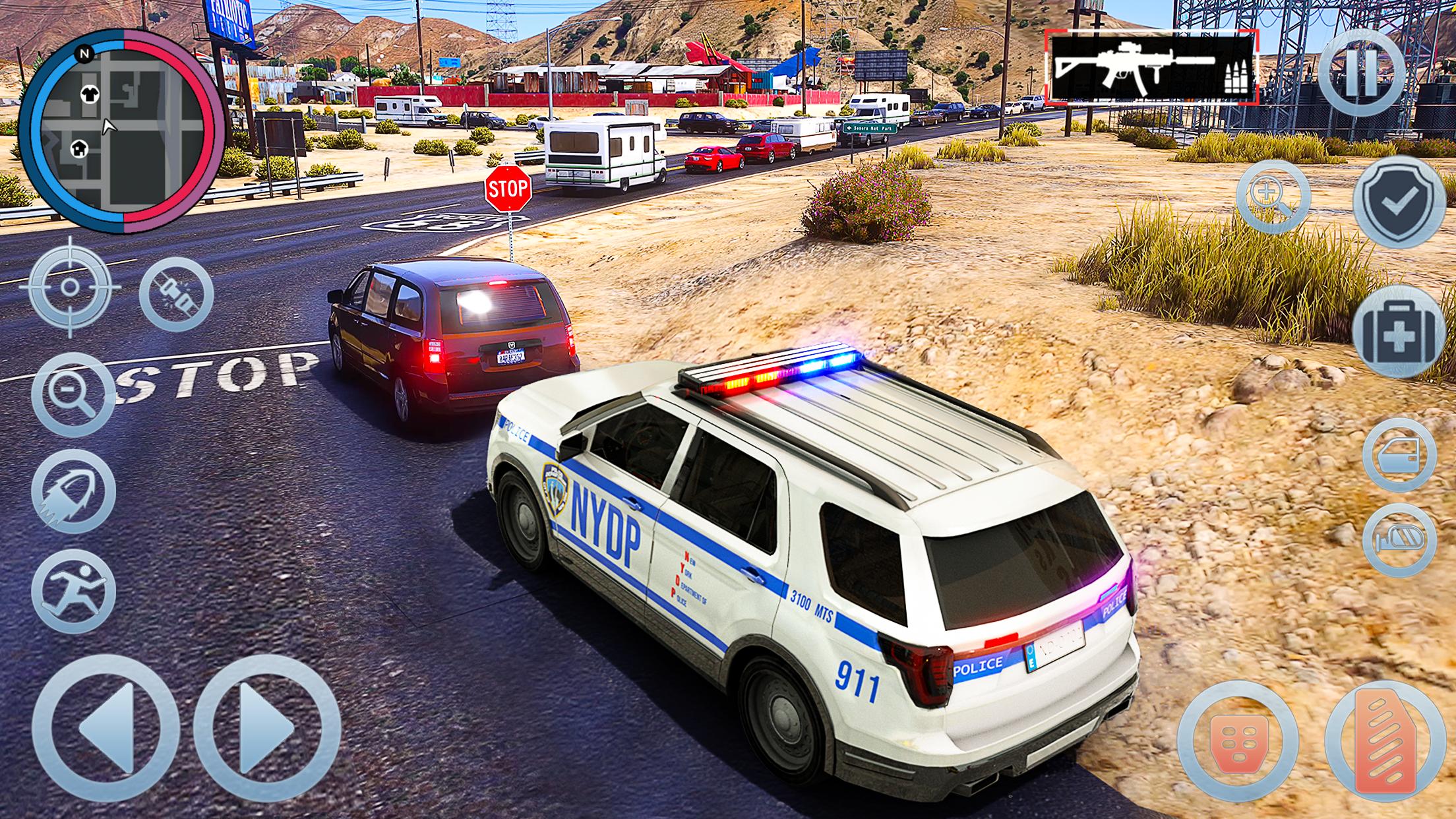Image resolution: width=1456 pixels, height=819 pixels.
Task: Pause the game
Action: 1361,73
